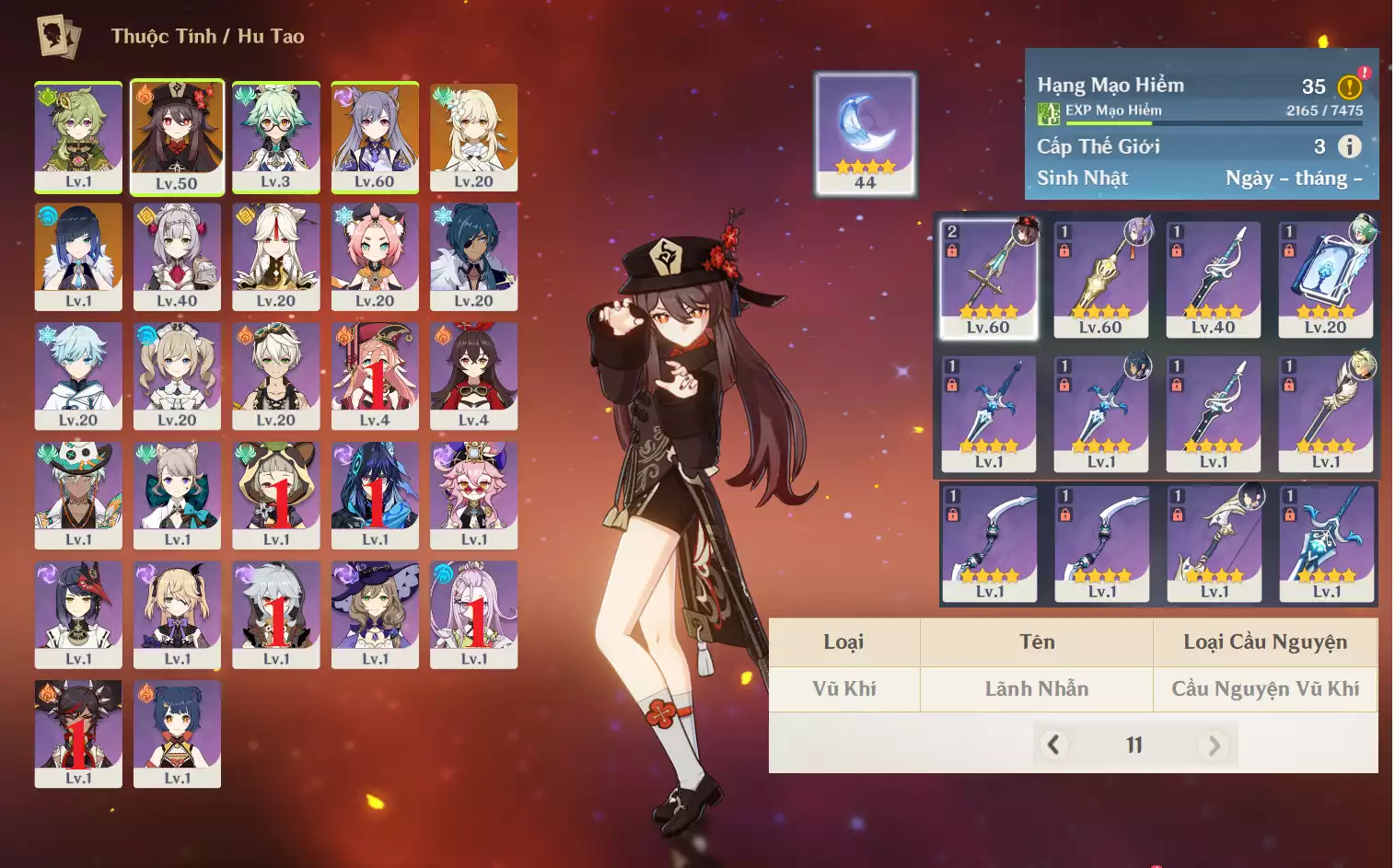Select the Diona Lv.20 portrait
This screenshot has height=868, width=1395.
[x=375, y=257]
